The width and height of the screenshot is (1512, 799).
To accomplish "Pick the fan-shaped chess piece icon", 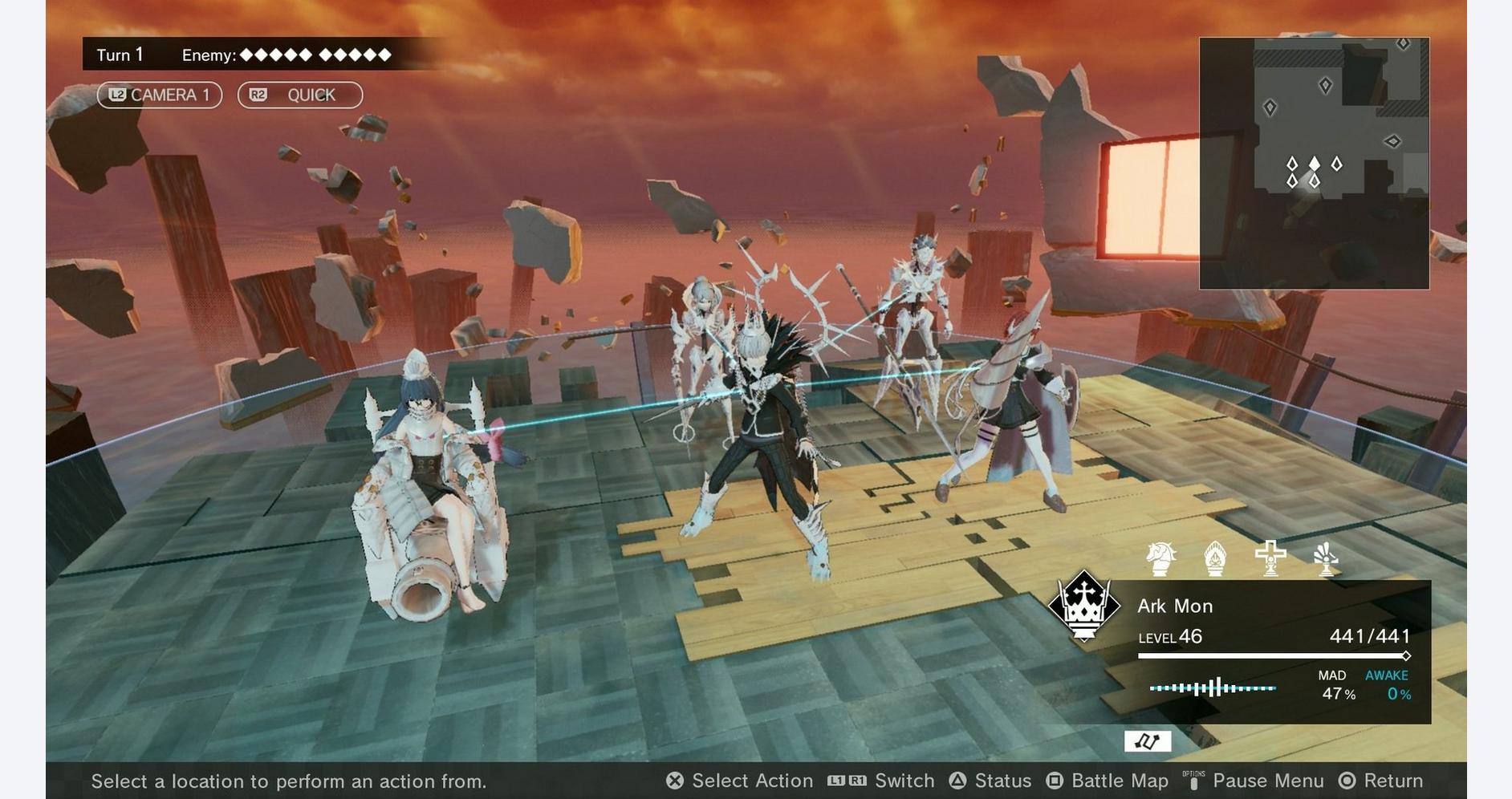I will 1325,558.
